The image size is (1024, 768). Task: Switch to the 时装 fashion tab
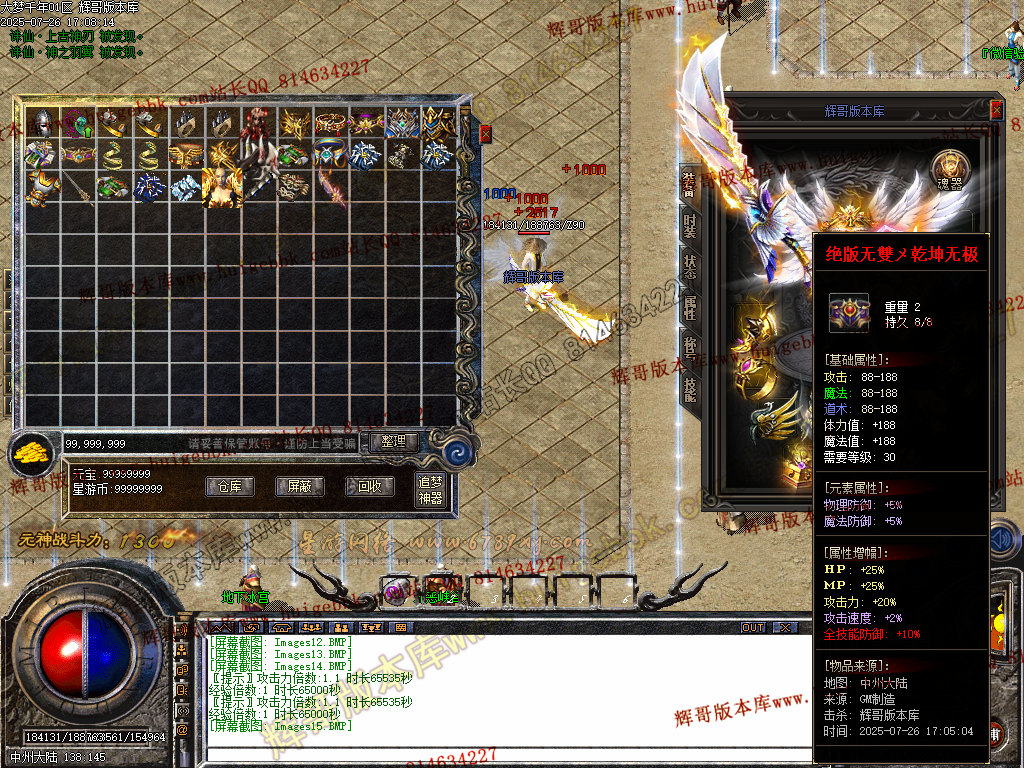690,225
